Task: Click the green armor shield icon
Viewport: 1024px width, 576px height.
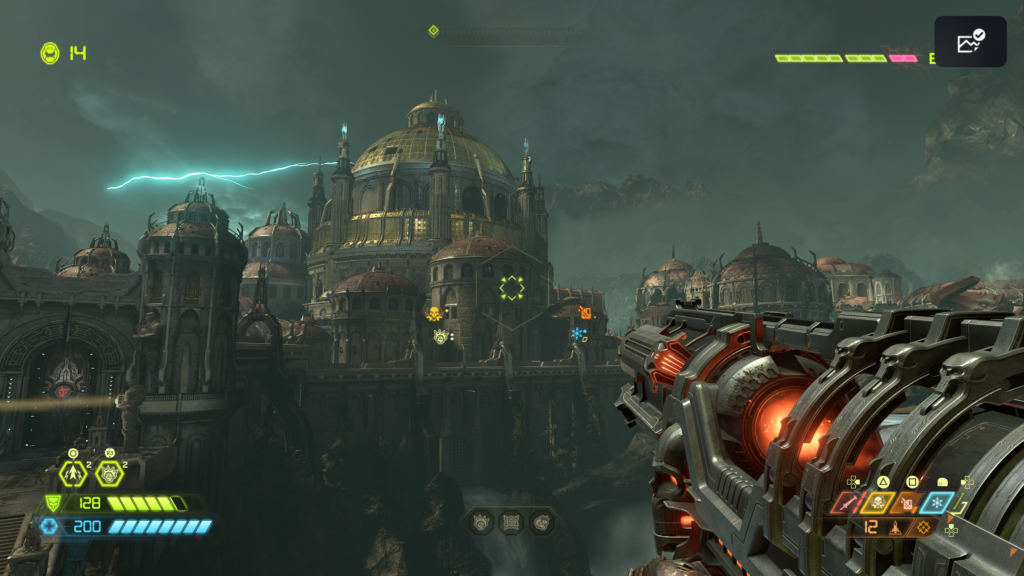Action: [x=53, y=503]
